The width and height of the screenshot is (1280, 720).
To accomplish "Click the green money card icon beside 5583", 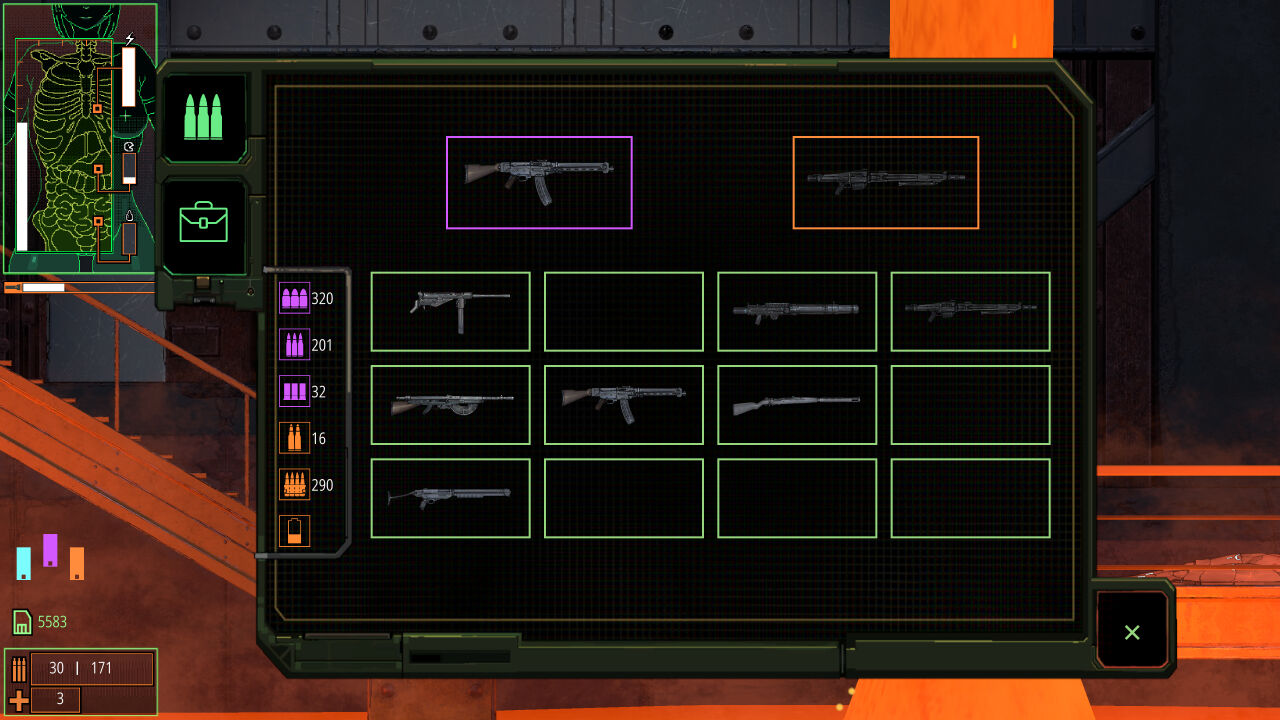I will click(20, 622).
